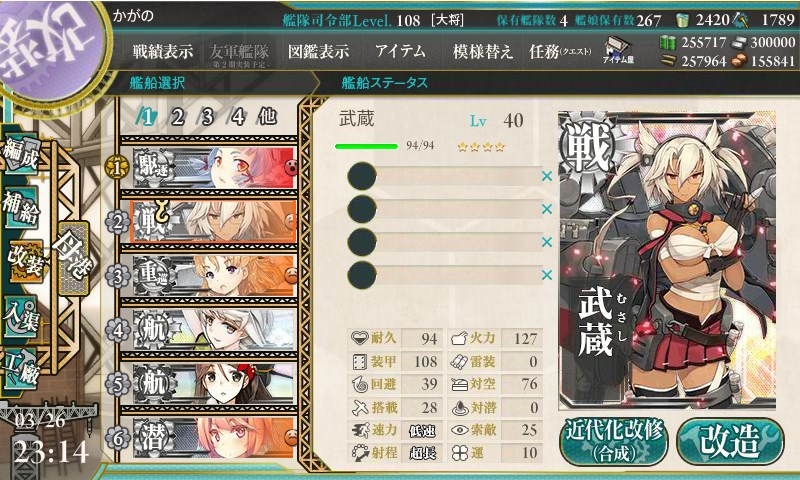800x480 pixels.
Task: Switch to the 他 other ships tab
Action: click(266, 116)
